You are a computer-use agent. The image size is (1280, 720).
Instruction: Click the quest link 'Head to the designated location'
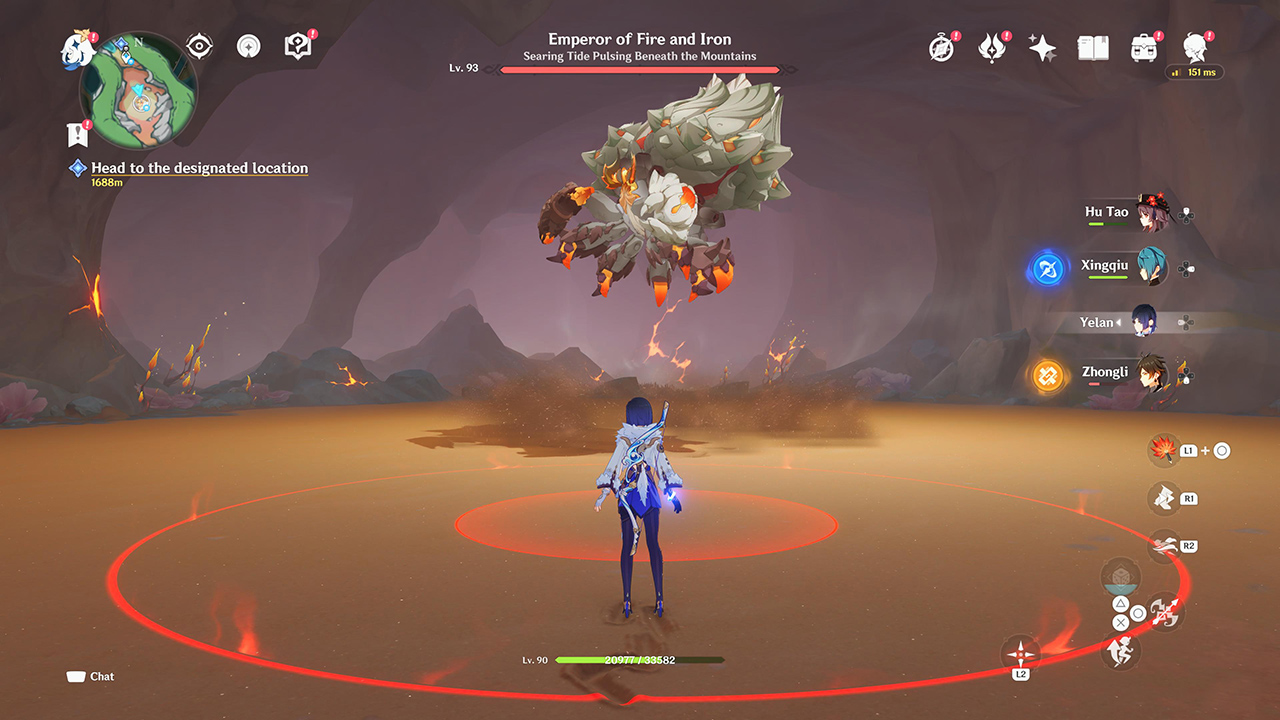[198, 167]
